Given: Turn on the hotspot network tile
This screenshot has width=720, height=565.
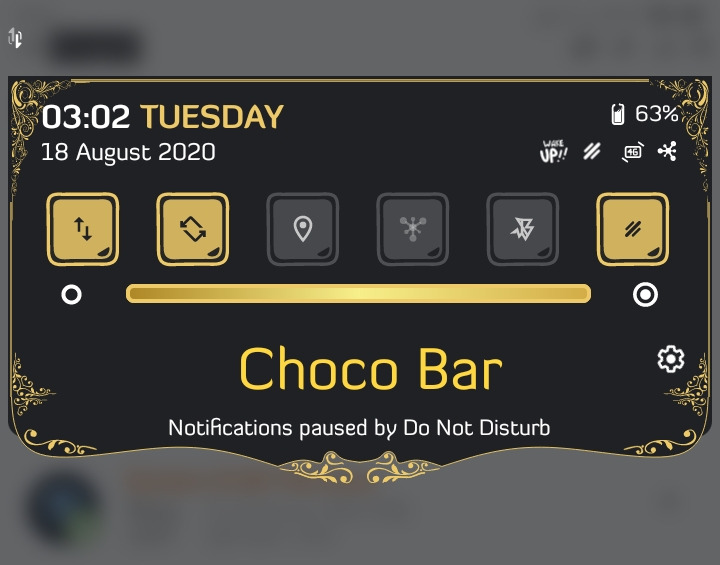Looking at the screenshot, I should [x=413, y=229].
